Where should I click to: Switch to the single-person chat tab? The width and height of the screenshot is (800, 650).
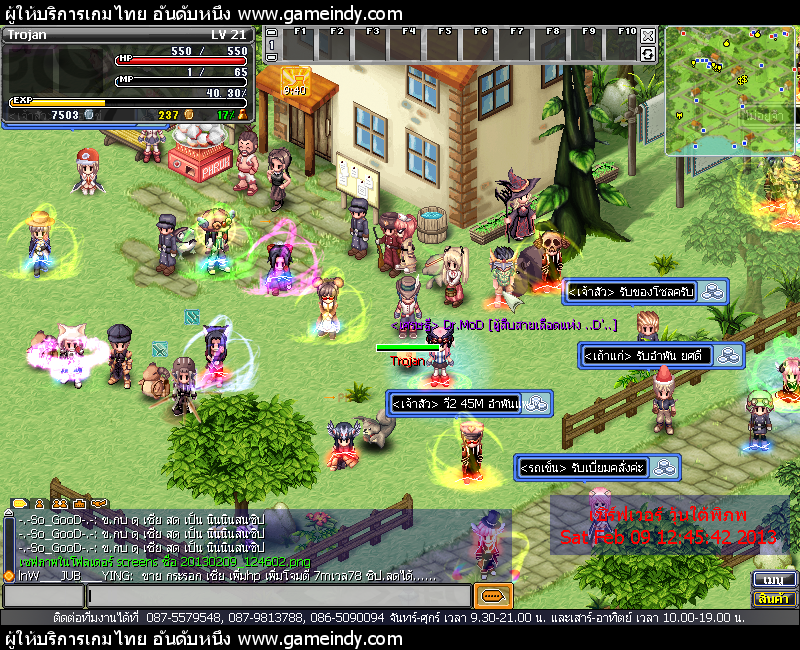point(40,503)
